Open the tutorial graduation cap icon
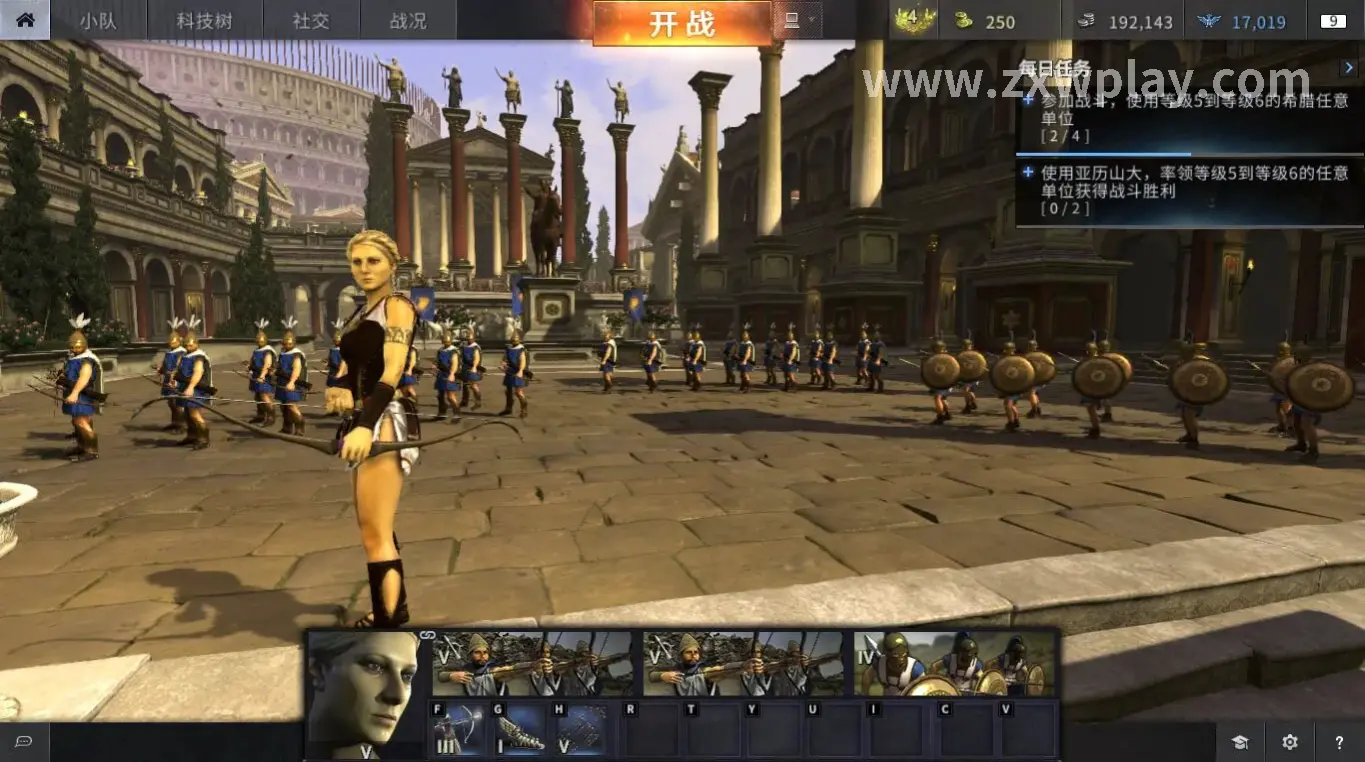 tap(1240, 742)
